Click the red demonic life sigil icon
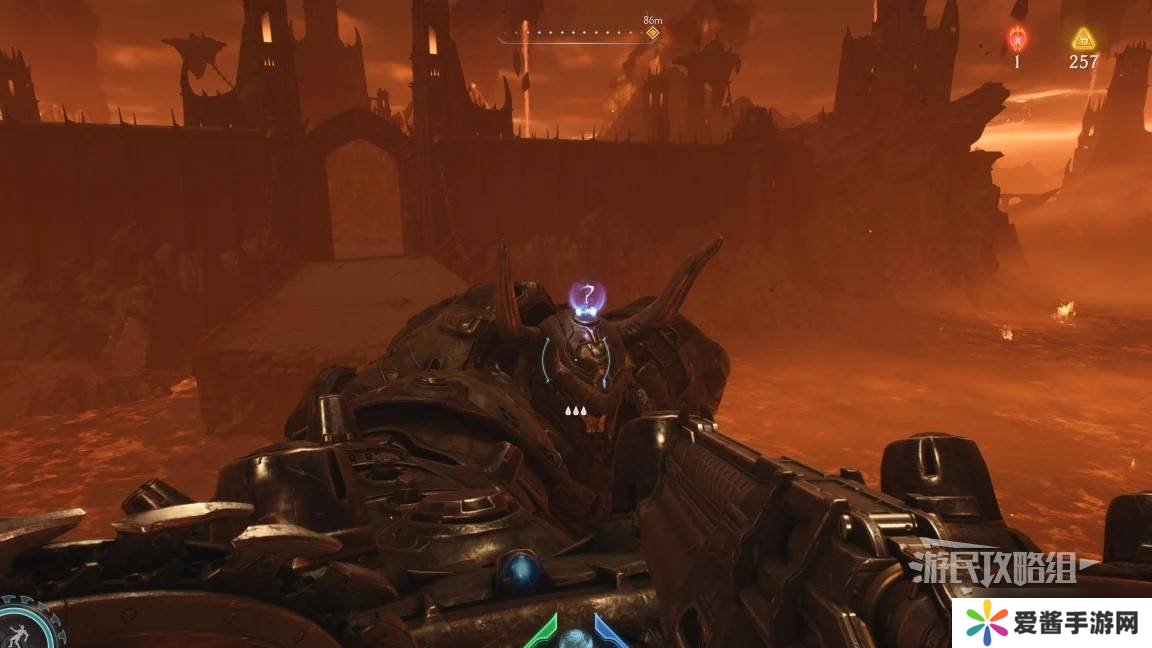The image size is (1152, 648). (x=1017, y=39)
